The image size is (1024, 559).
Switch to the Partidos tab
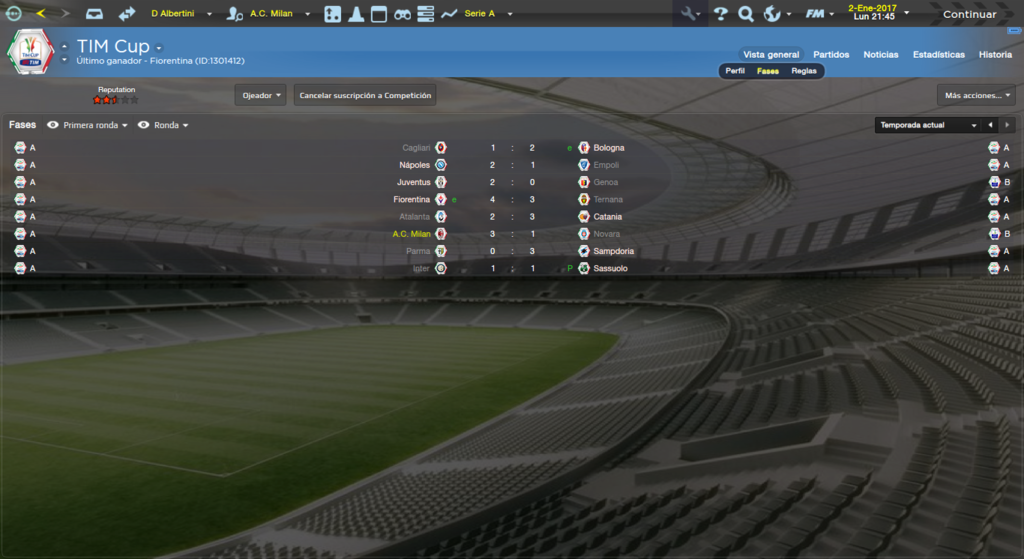pyautogui.click(x=831, y=55)
